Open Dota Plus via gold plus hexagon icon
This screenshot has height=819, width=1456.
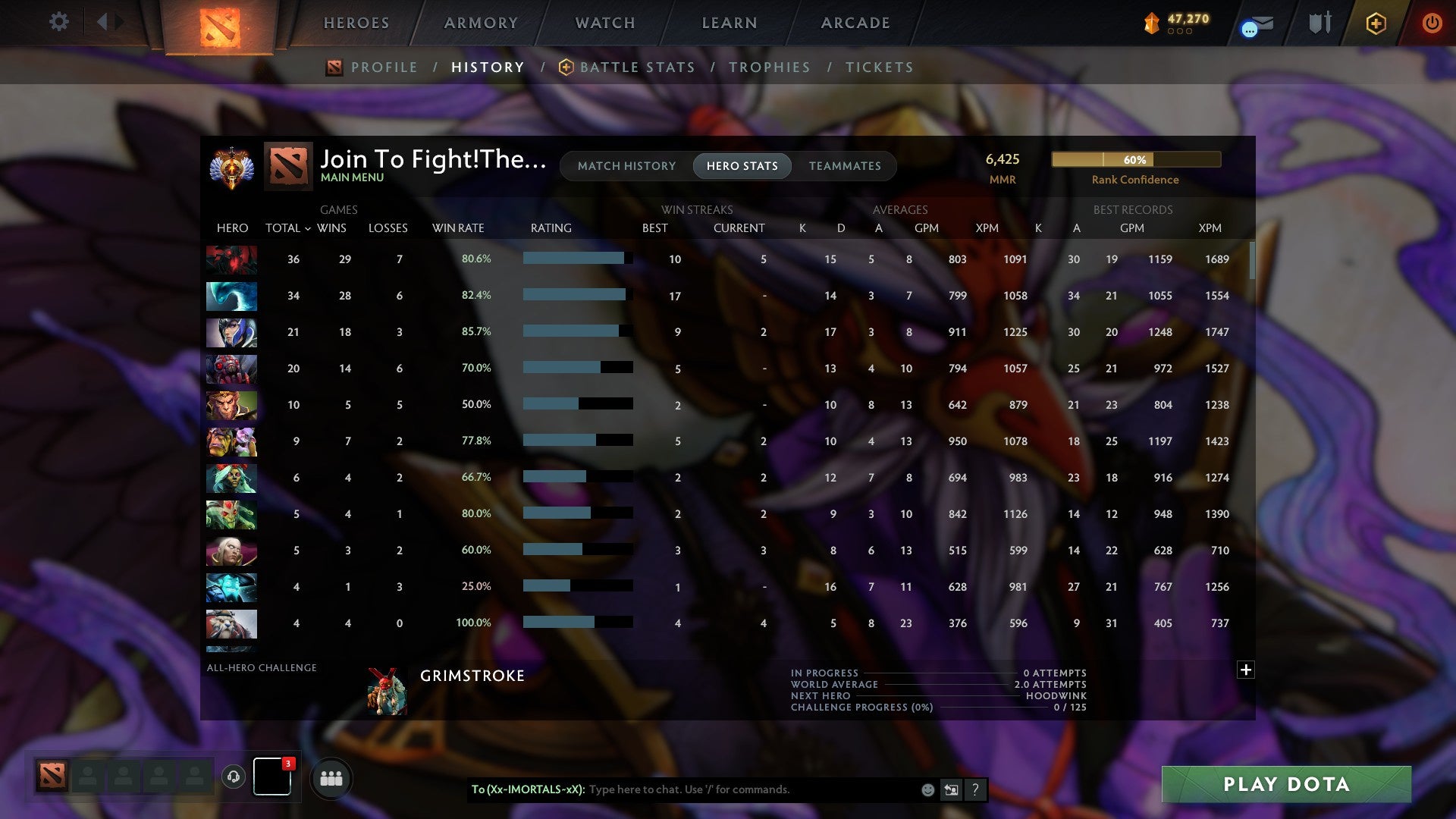coord(1376,23)
